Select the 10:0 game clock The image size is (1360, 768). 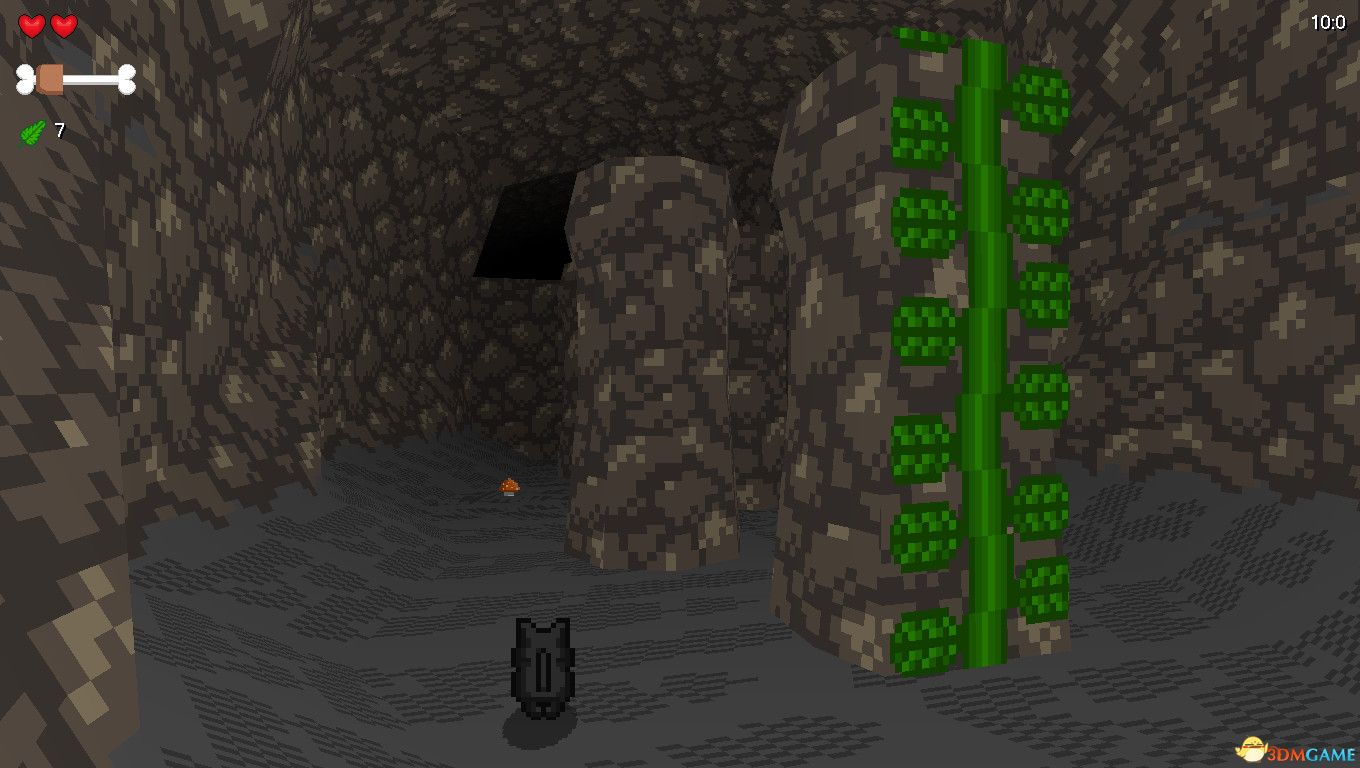coord(1326,20)
